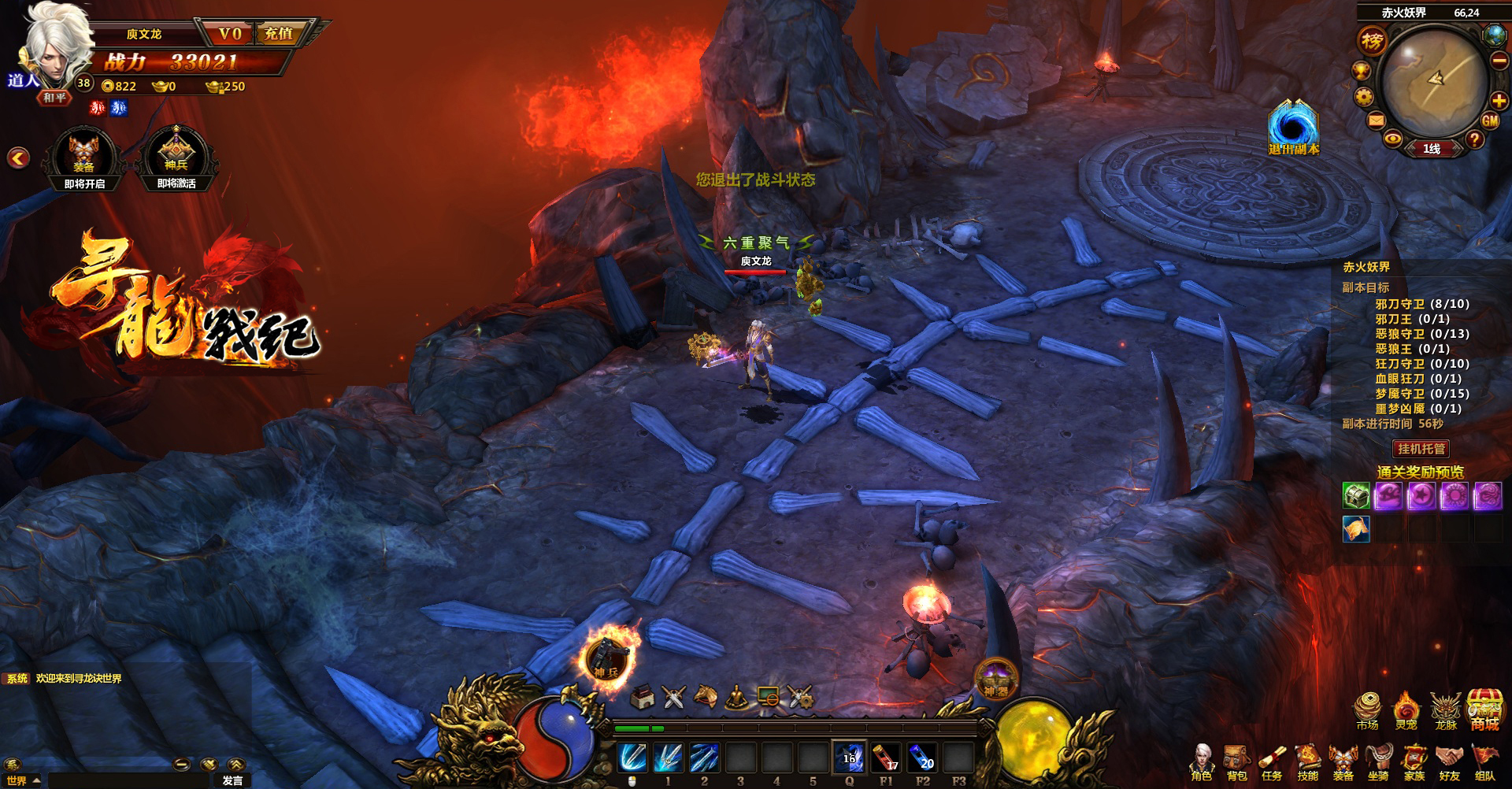Zoom out the minimap with minus button

click(1499, 61)
